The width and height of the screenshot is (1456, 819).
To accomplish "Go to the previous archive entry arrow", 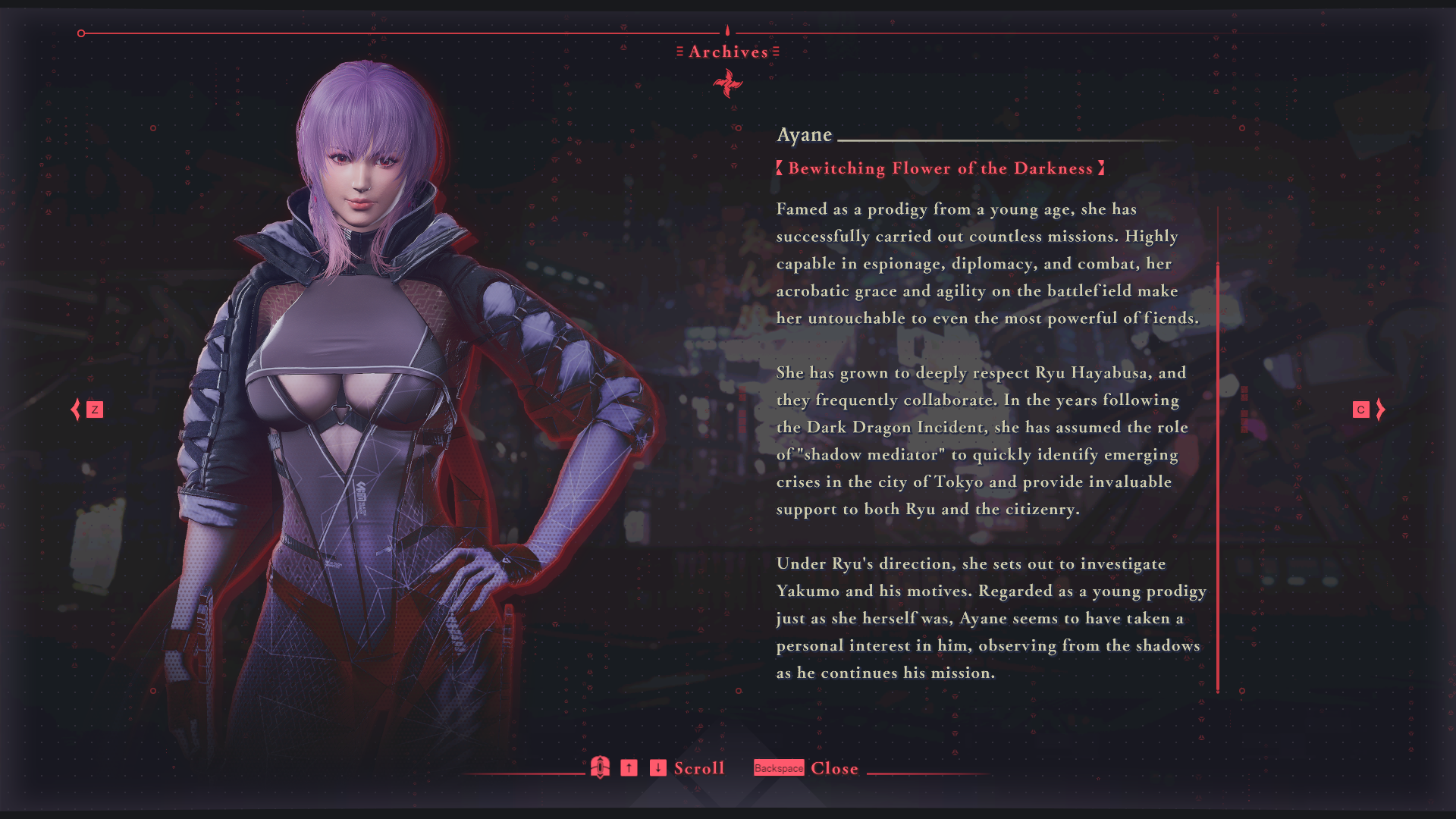I will pos(76,409).
